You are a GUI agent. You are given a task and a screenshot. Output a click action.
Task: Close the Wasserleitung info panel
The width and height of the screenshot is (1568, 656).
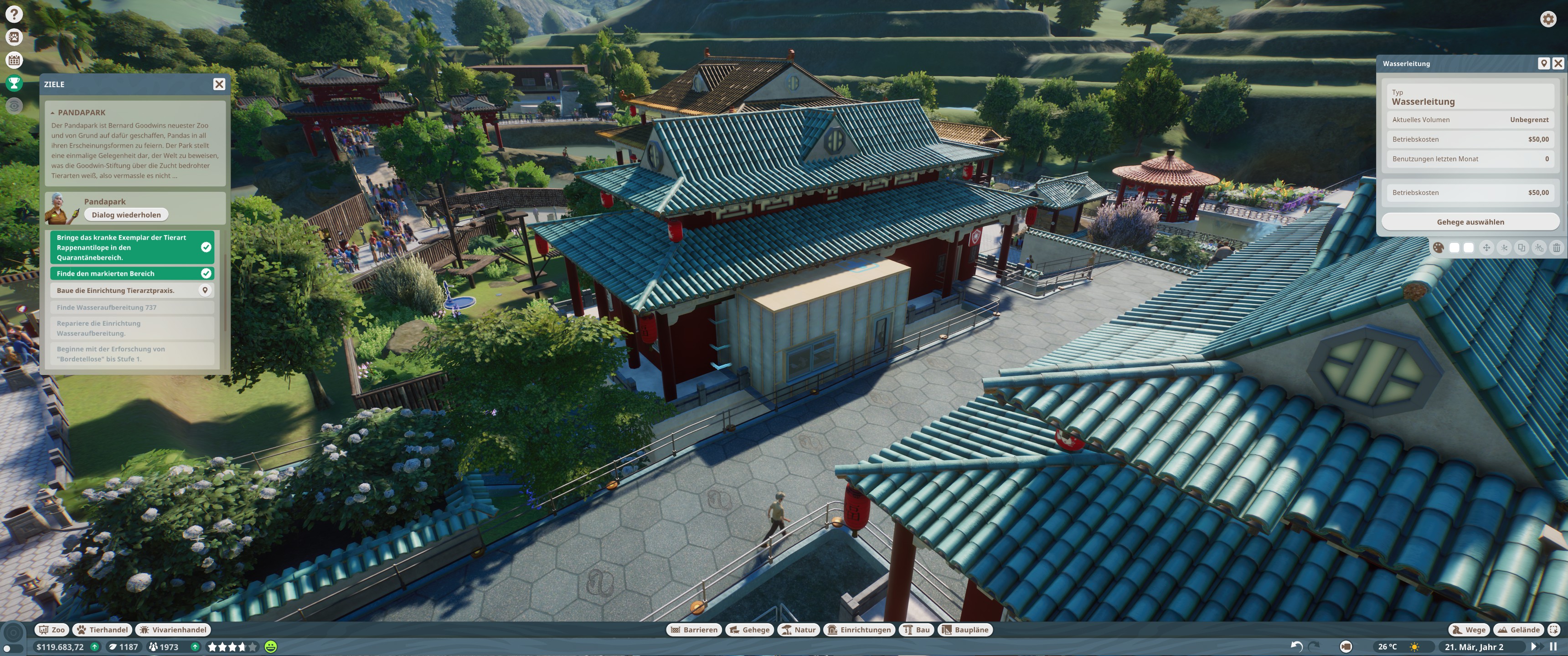pyautogui.click(x=1558, y=63)
